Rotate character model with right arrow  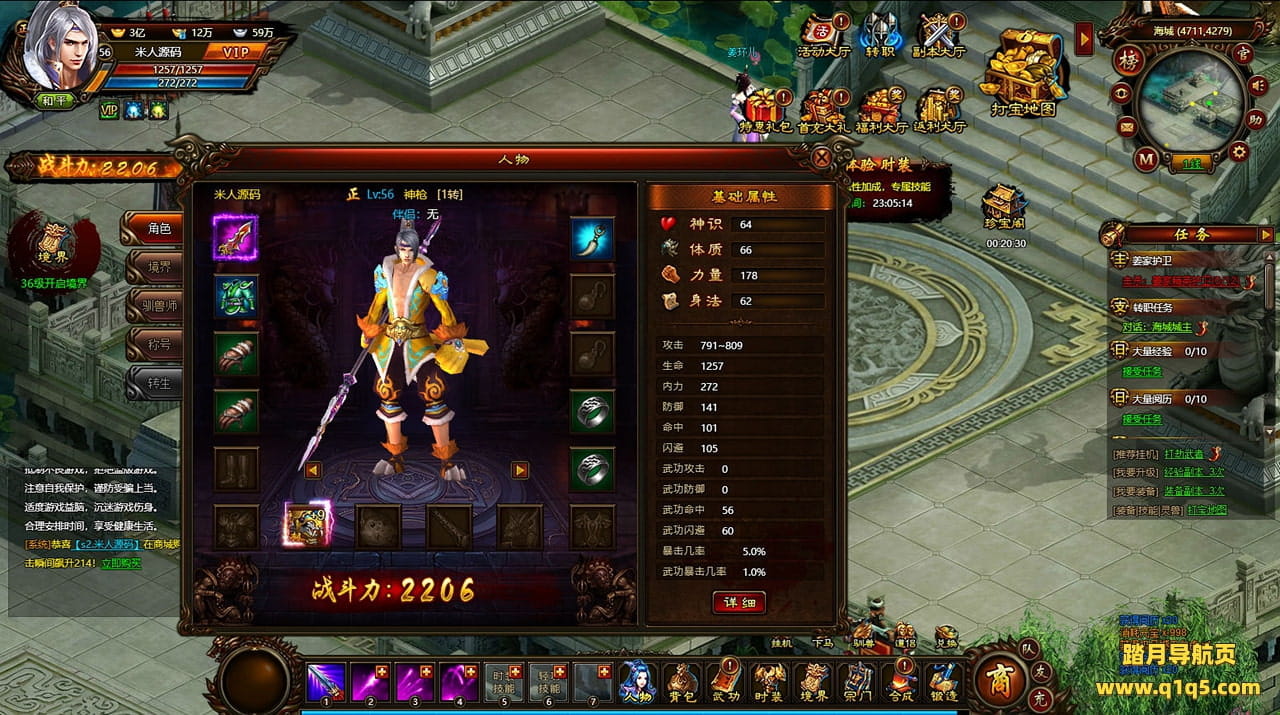point(519,469)
